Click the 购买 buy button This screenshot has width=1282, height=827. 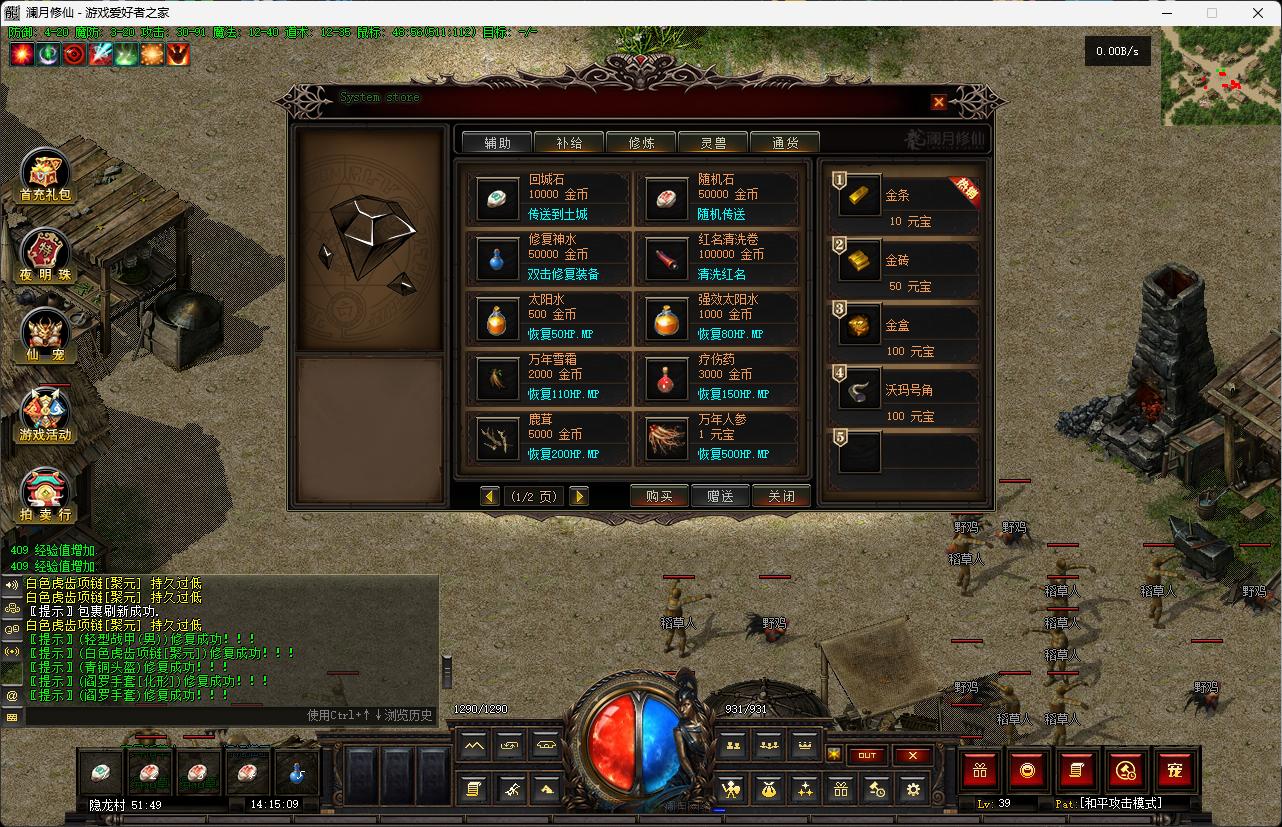(x=659, y=496)
